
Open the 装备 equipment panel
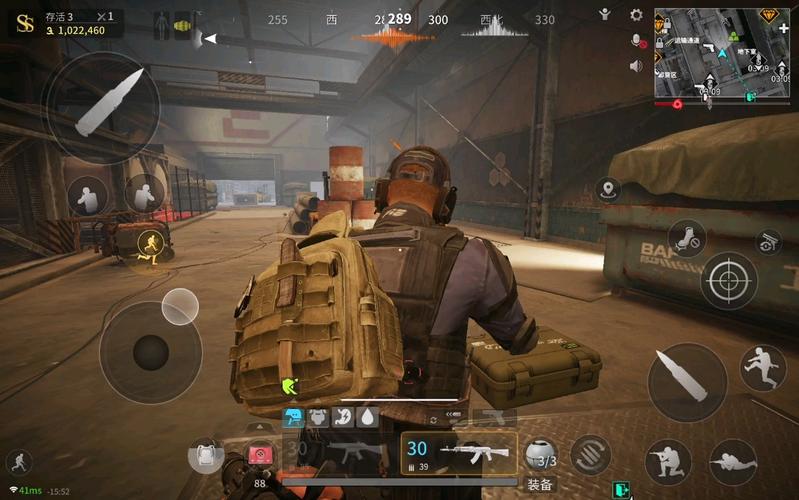click(x=540, y=485)
